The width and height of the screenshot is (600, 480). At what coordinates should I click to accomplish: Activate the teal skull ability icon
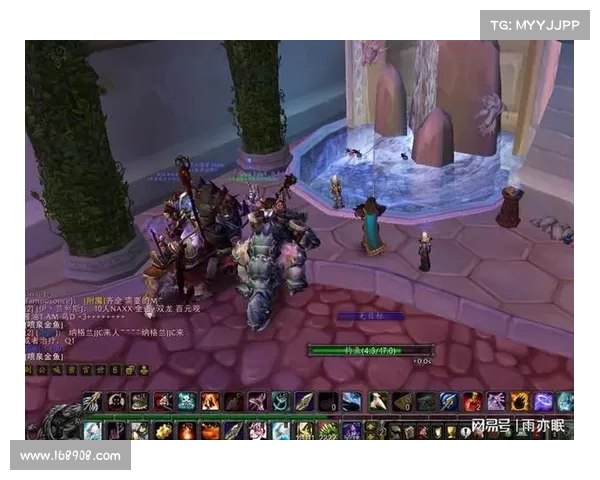(x=187, y=401)
